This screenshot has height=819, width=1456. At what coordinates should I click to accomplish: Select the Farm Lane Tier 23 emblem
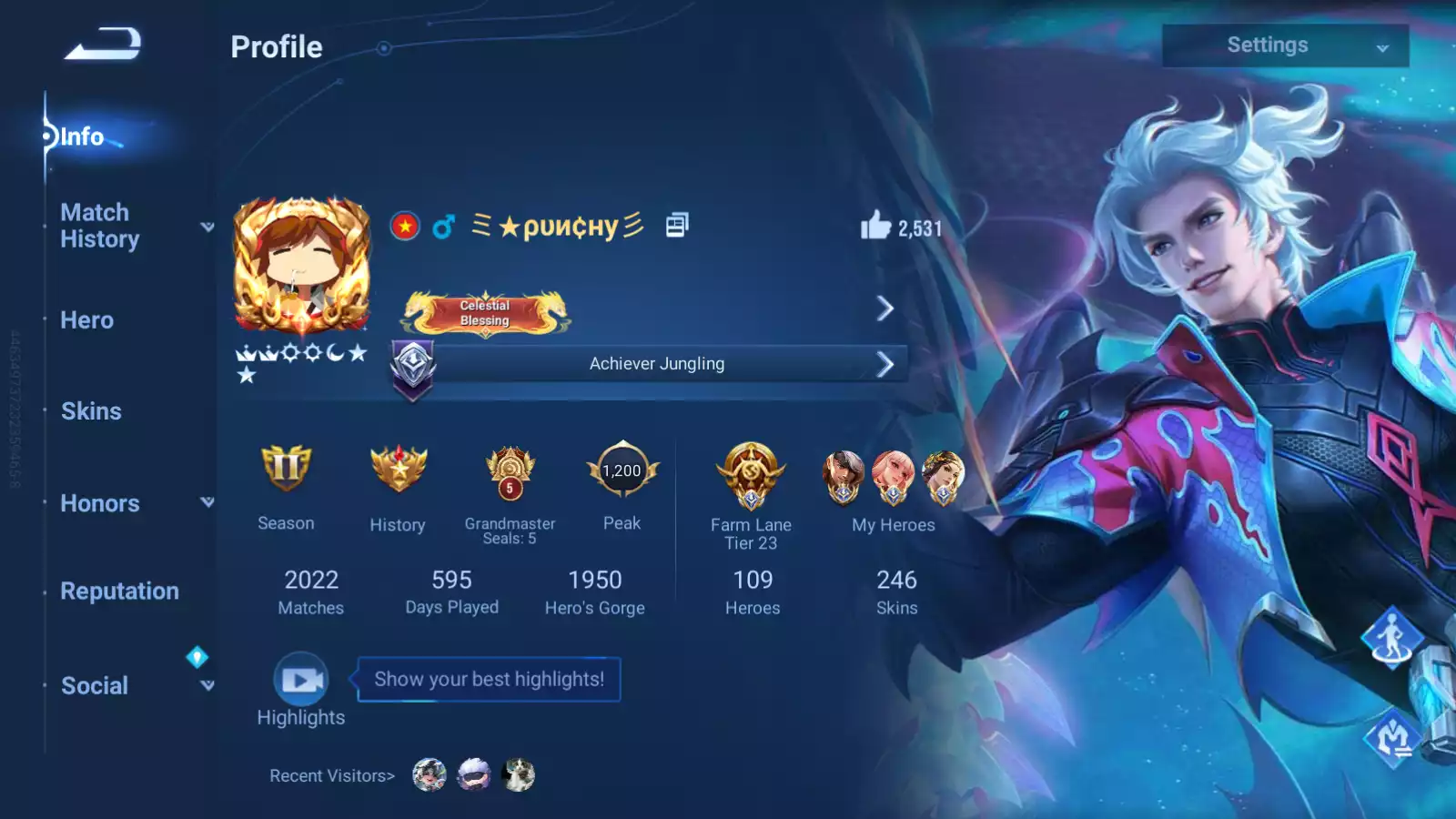(x=751, y=475)
